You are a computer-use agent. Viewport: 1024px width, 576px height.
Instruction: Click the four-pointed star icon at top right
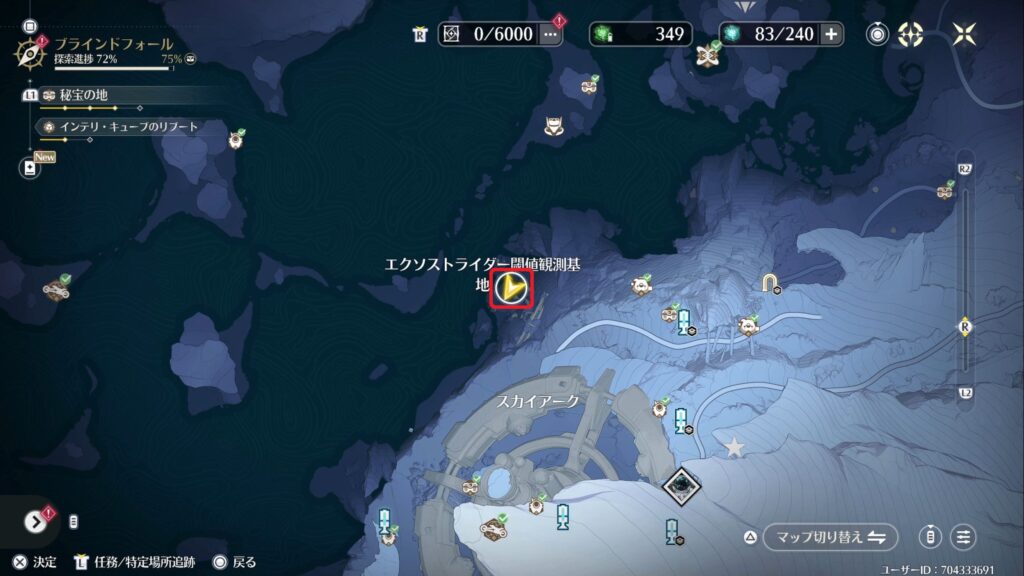[964, 34]
